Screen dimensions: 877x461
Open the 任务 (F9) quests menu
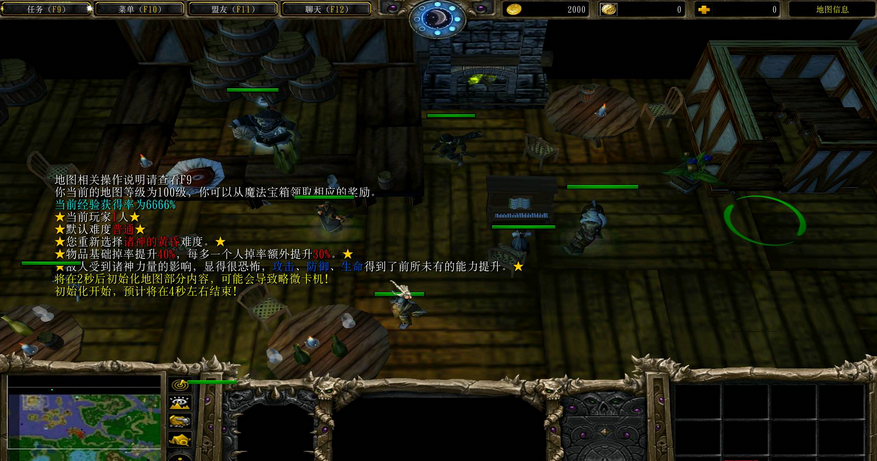pos(46,9)
